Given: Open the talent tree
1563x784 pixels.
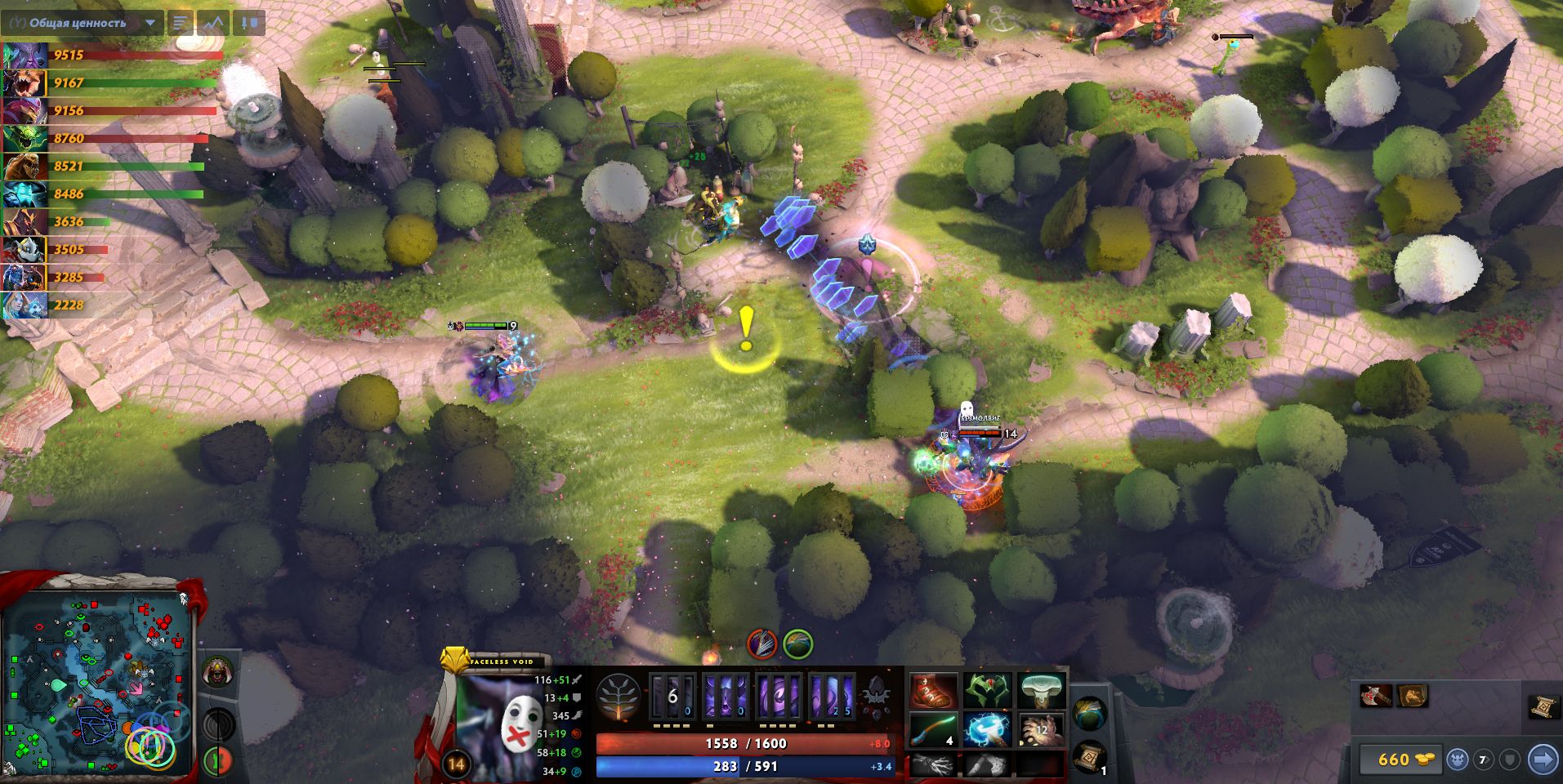Looking at the screenshot, I should click(619, 698).
